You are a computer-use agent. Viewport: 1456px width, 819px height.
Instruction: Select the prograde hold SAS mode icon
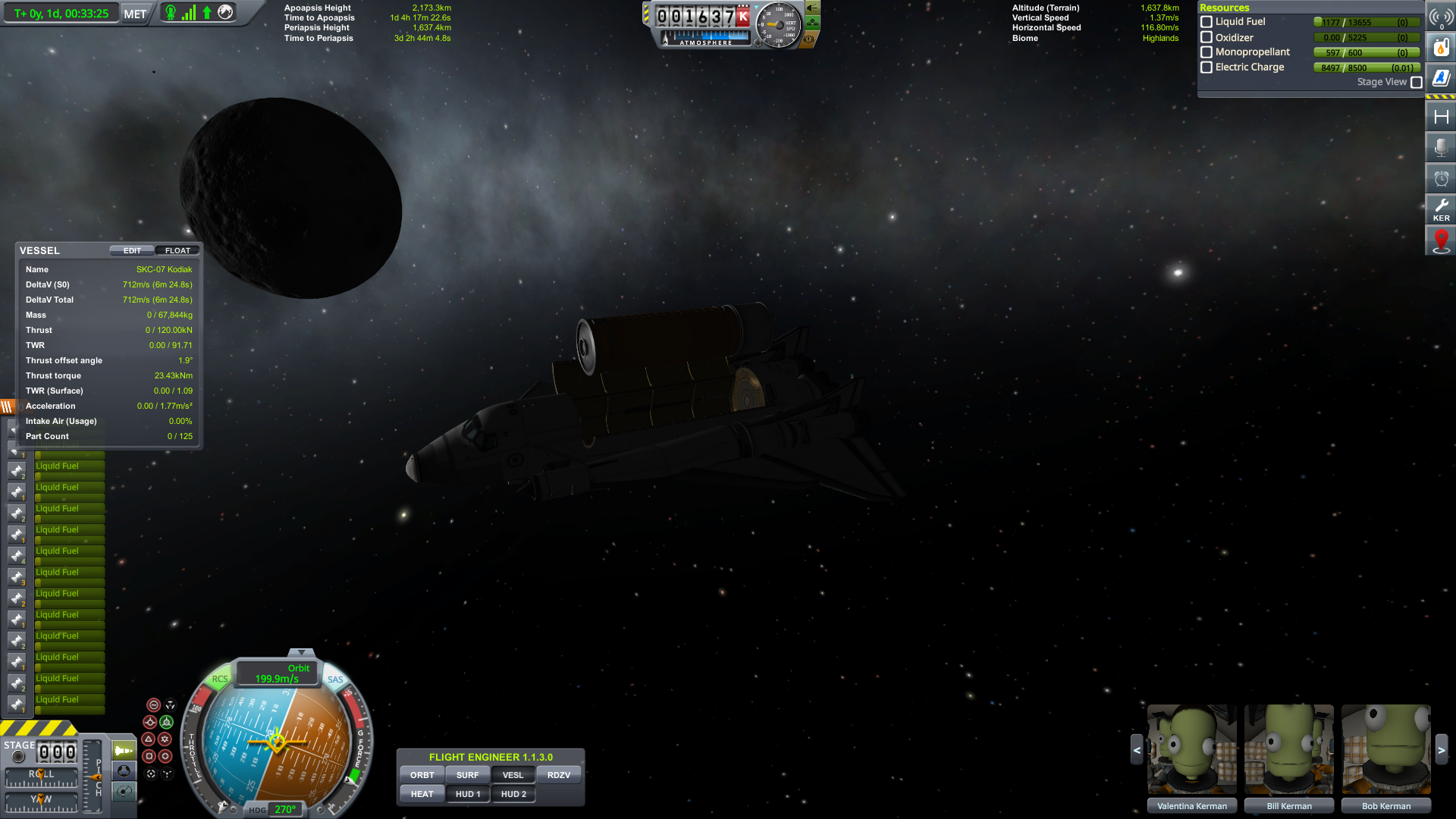pos(150,721)
